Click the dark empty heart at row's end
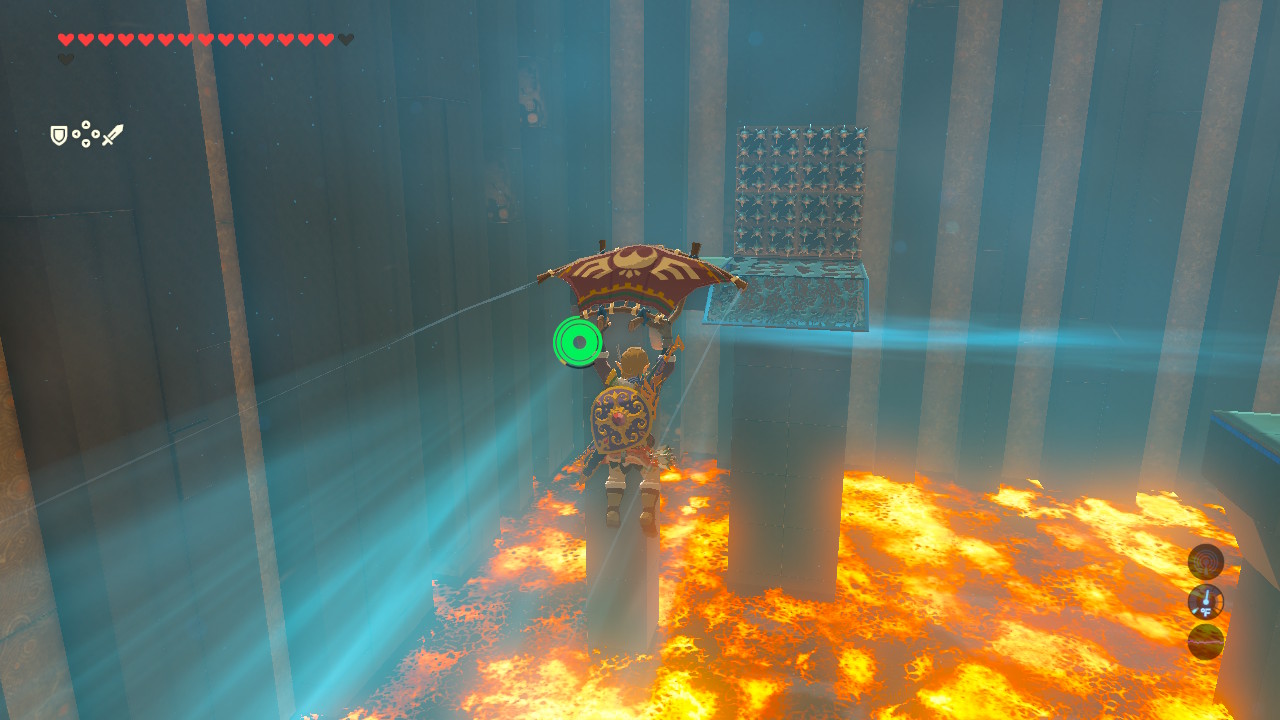This screenshot has width=1280, height=720. point(344,41)
